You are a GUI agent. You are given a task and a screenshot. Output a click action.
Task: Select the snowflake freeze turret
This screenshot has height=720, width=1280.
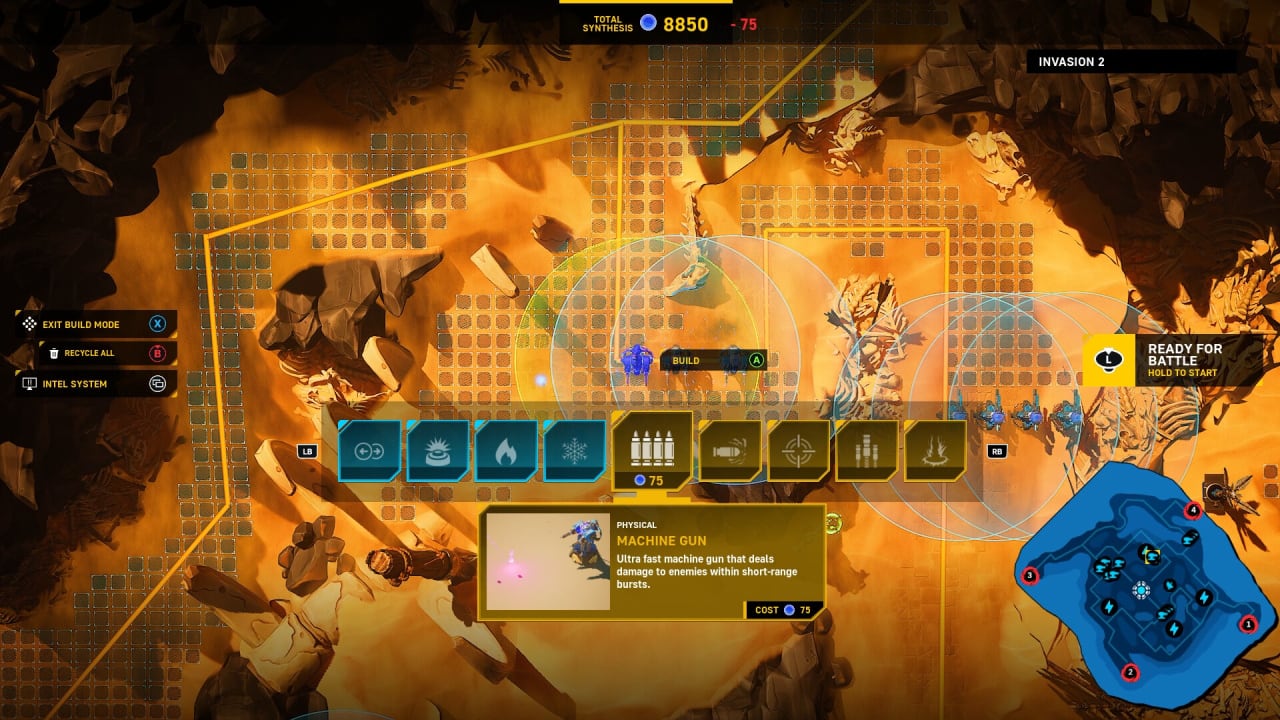pyautogui.click(x=574, y=450)
